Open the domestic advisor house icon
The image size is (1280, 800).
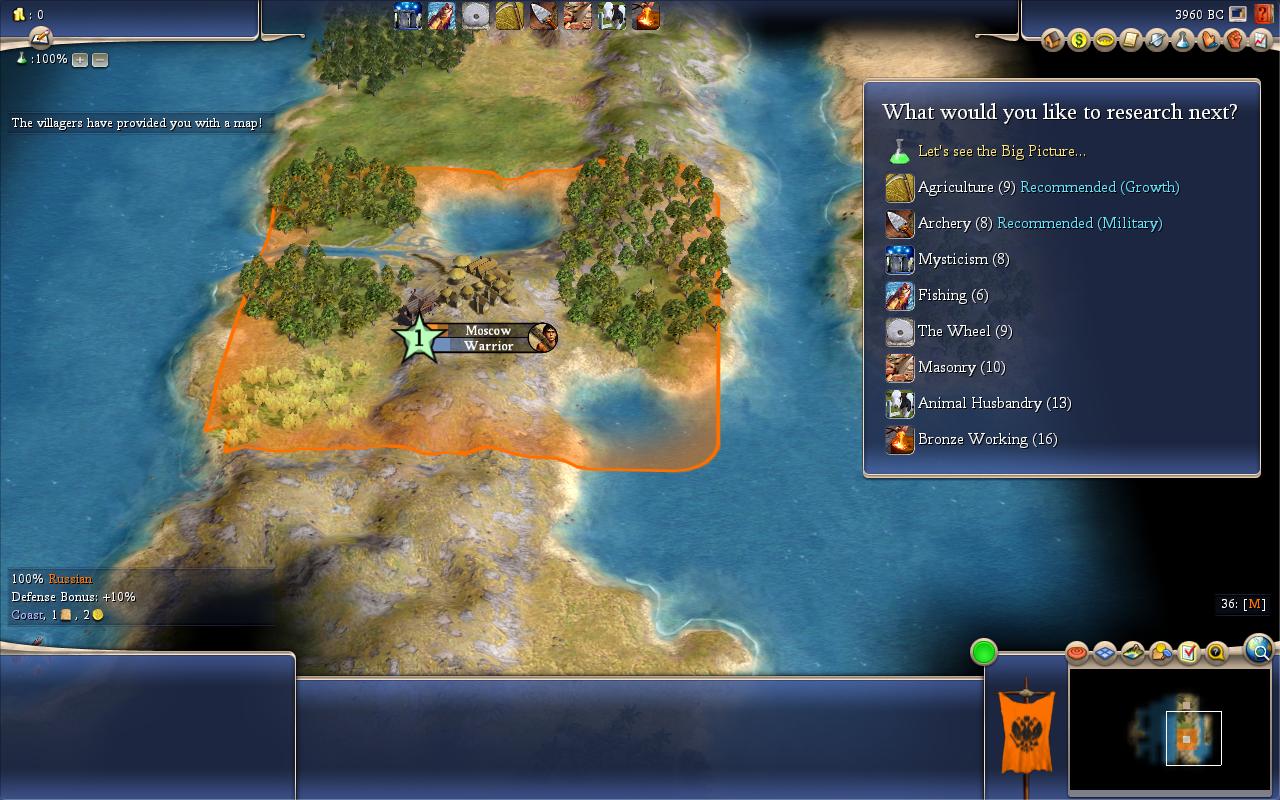pyautogui.click(x=1052, y=40)
